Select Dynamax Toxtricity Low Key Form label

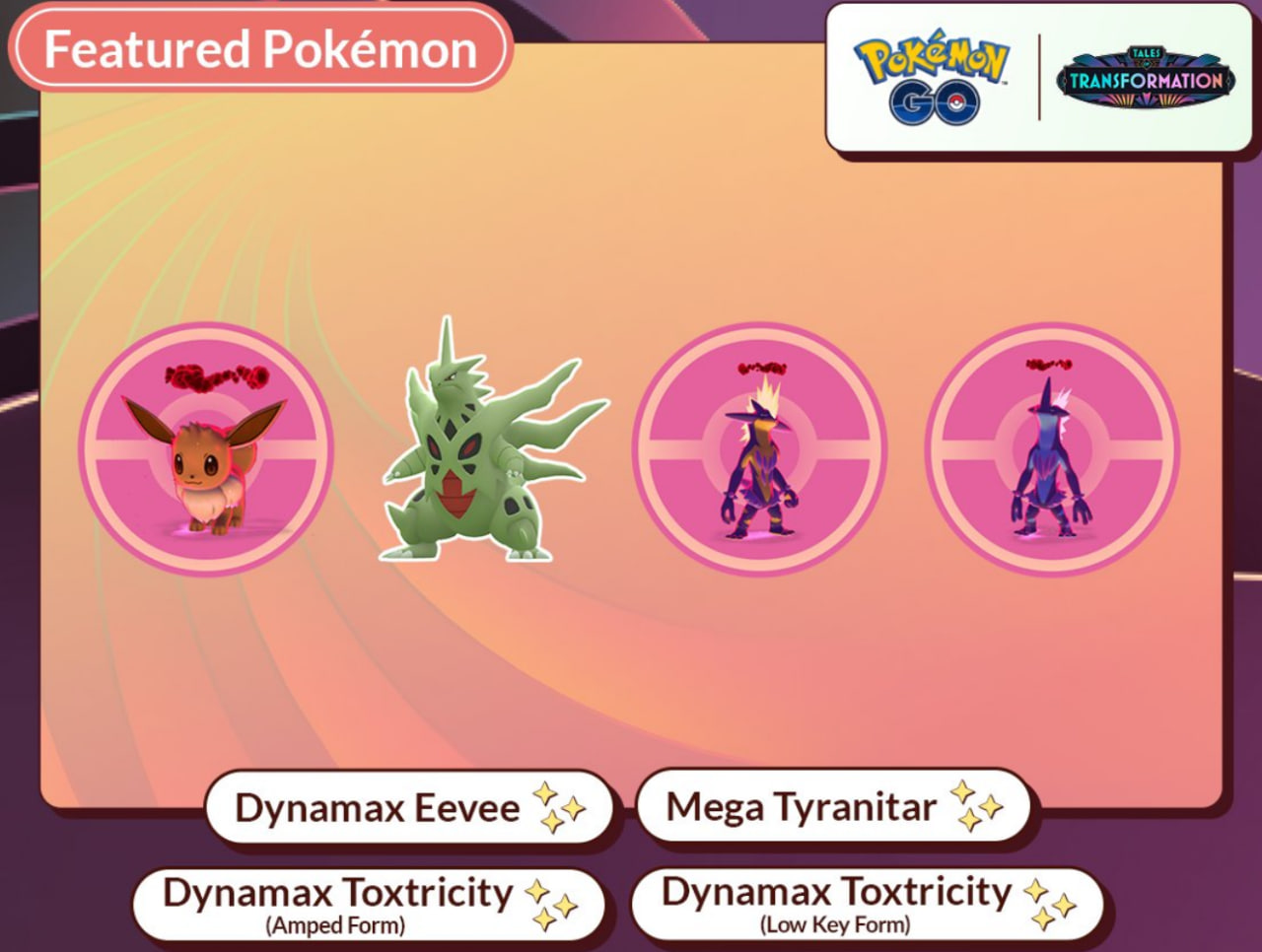coord(836,903)
